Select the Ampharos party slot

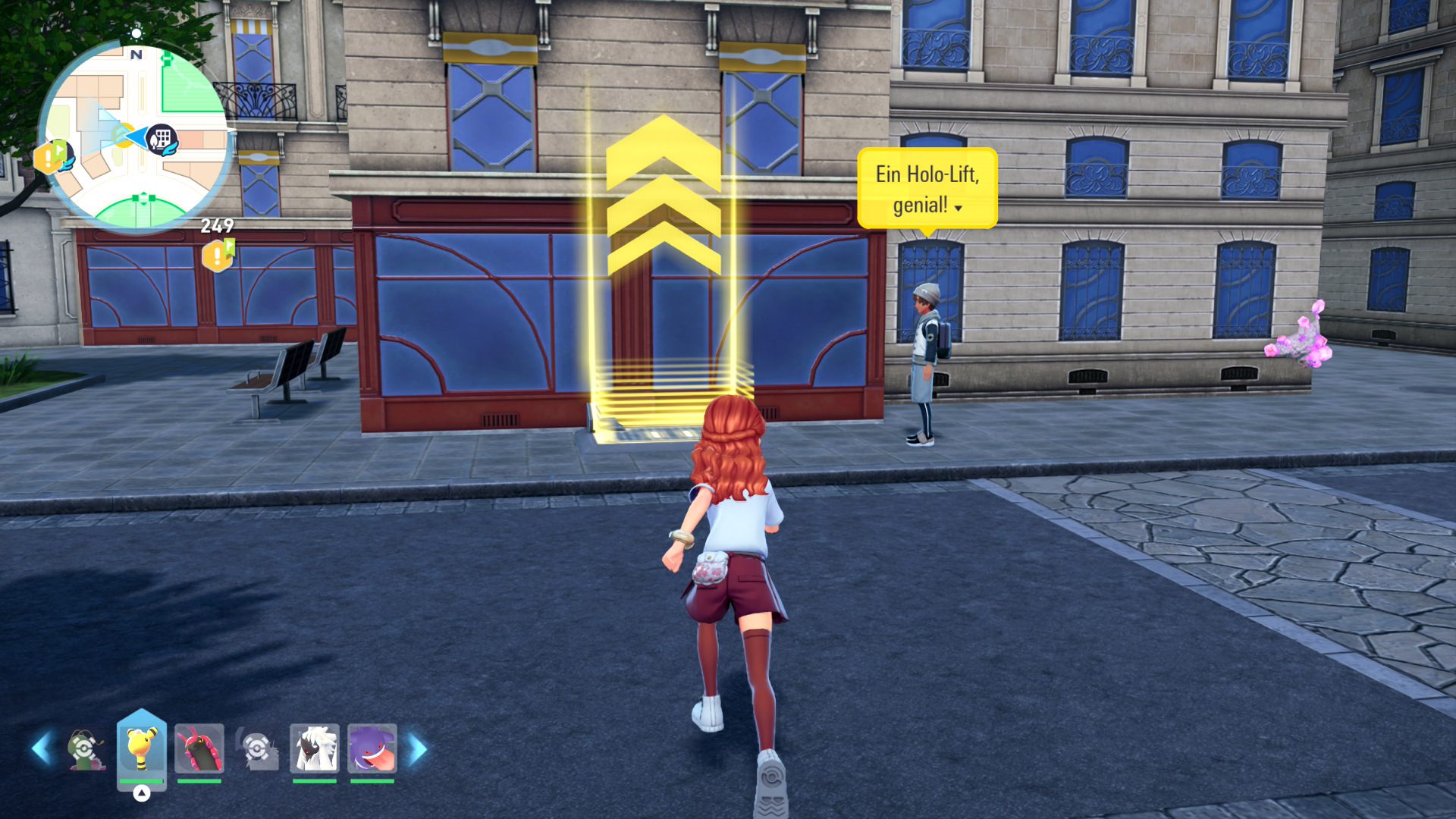(x=142, y=748)
